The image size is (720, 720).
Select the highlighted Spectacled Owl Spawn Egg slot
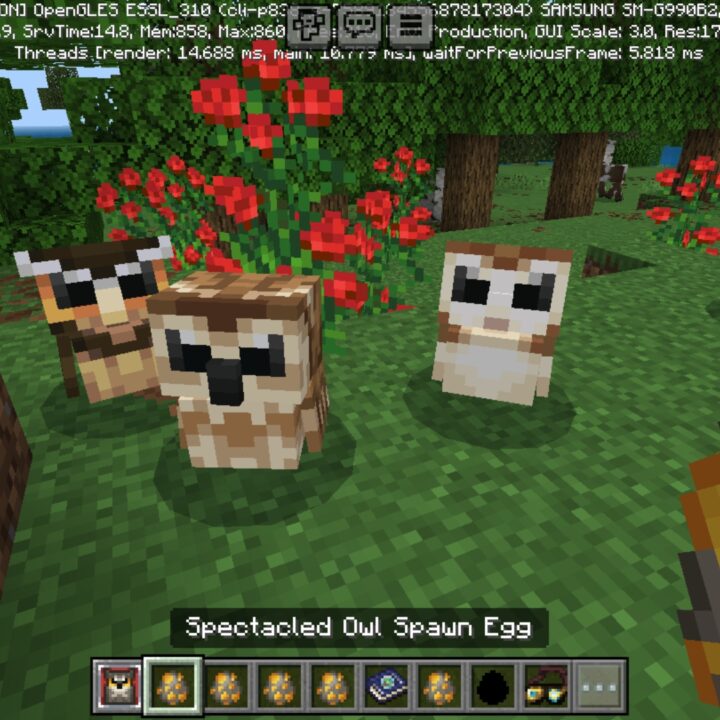click(x=173, y=686)
